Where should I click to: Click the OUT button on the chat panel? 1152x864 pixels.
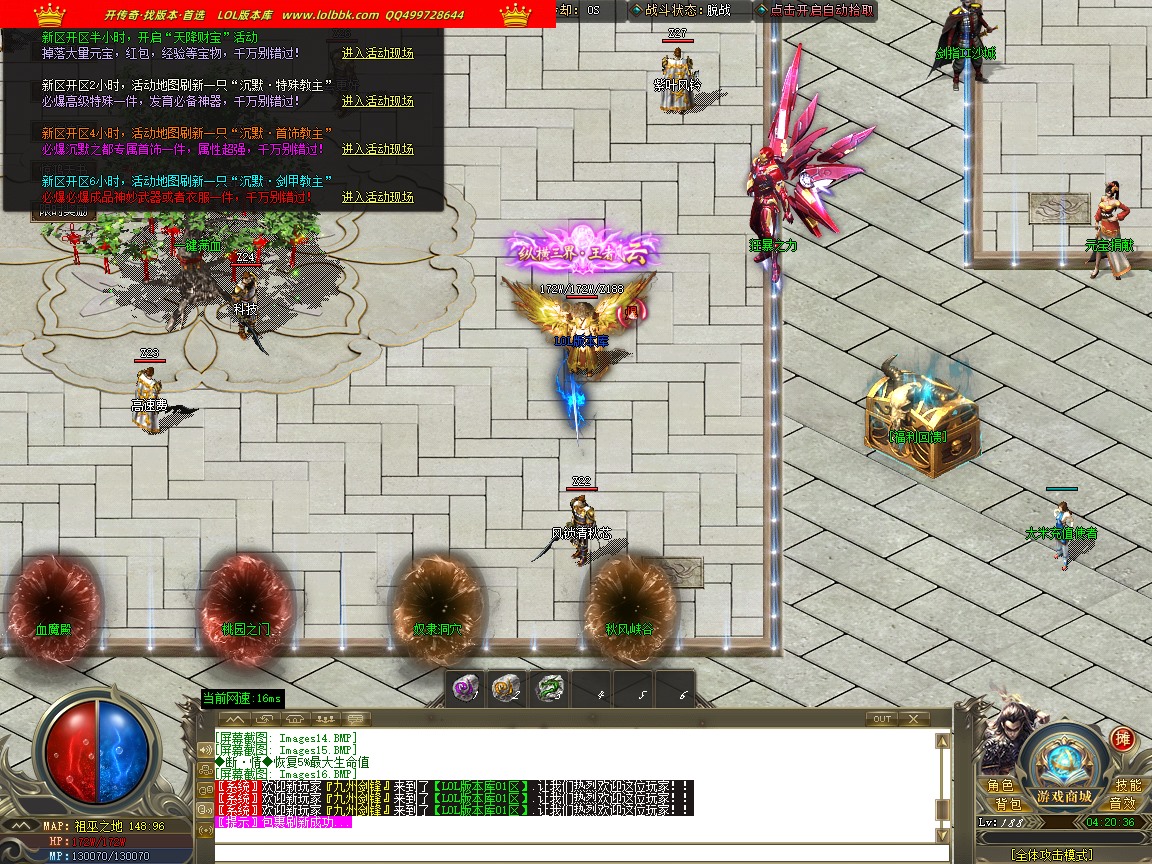click(x=882, y=719)
